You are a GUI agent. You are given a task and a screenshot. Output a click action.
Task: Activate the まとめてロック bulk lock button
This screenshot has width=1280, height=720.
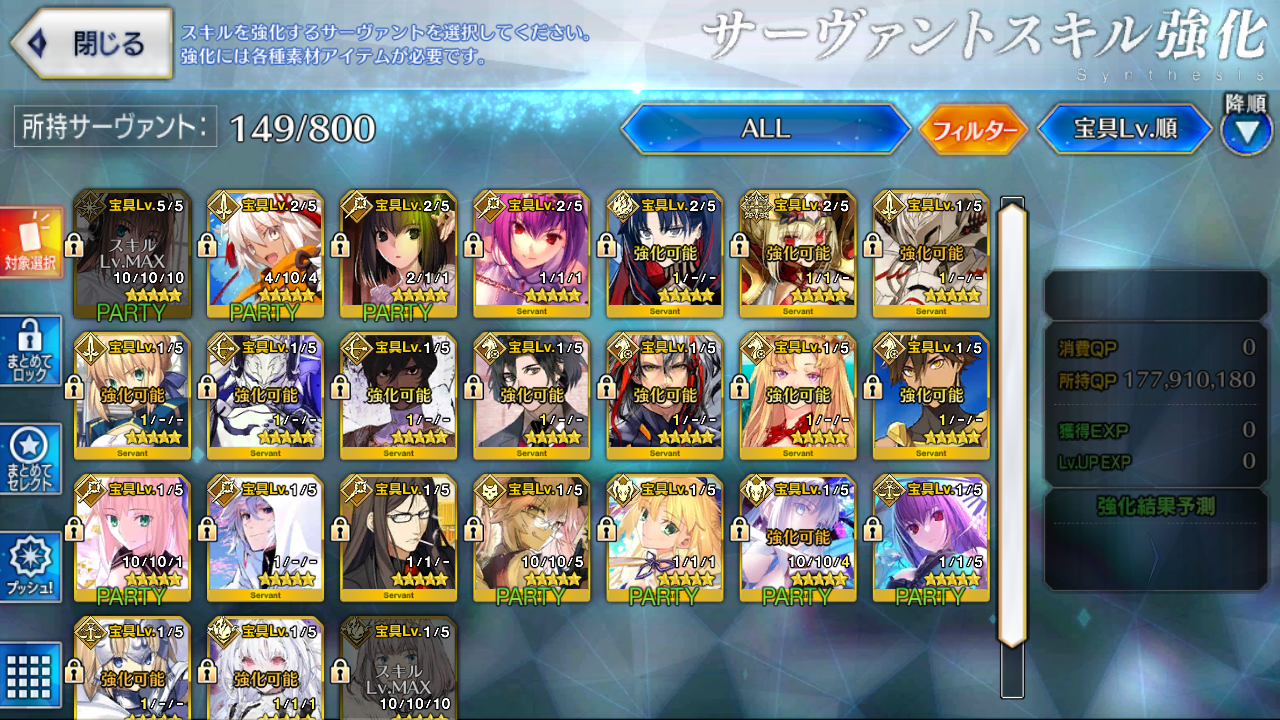32,351
